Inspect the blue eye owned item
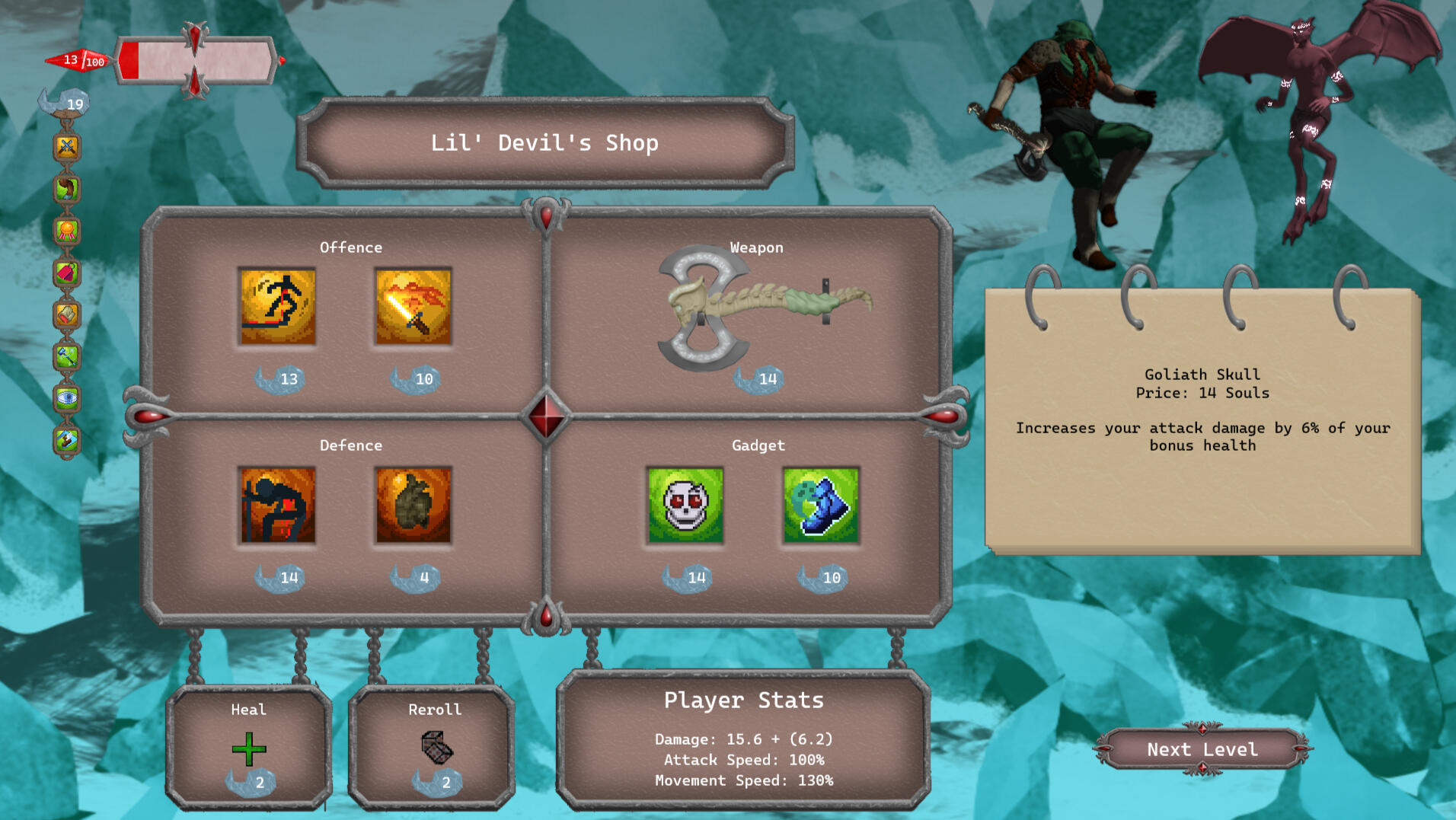Screen dimensions: 1456x820 click(x=67, y=397)
